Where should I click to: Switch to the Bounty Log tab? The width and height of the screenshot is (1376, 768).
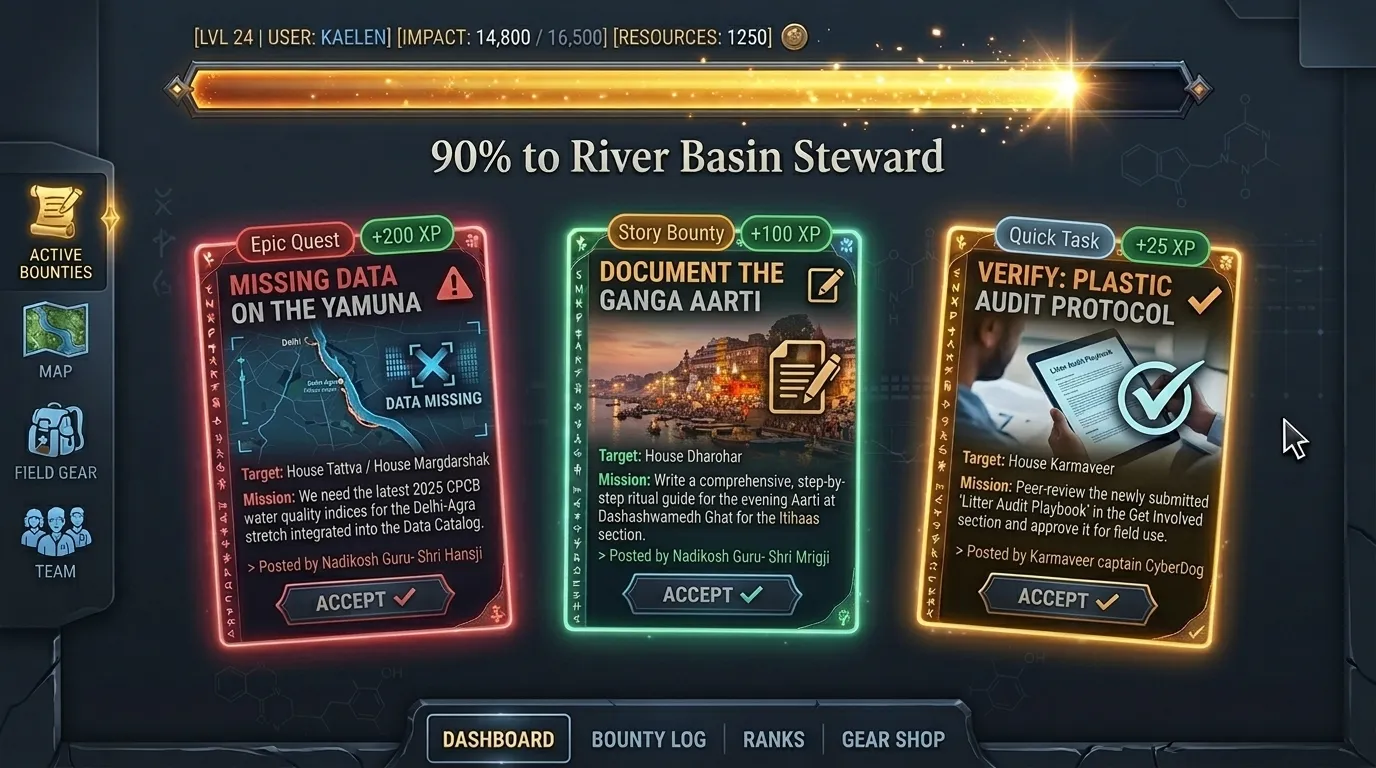(x=649, y=738)
